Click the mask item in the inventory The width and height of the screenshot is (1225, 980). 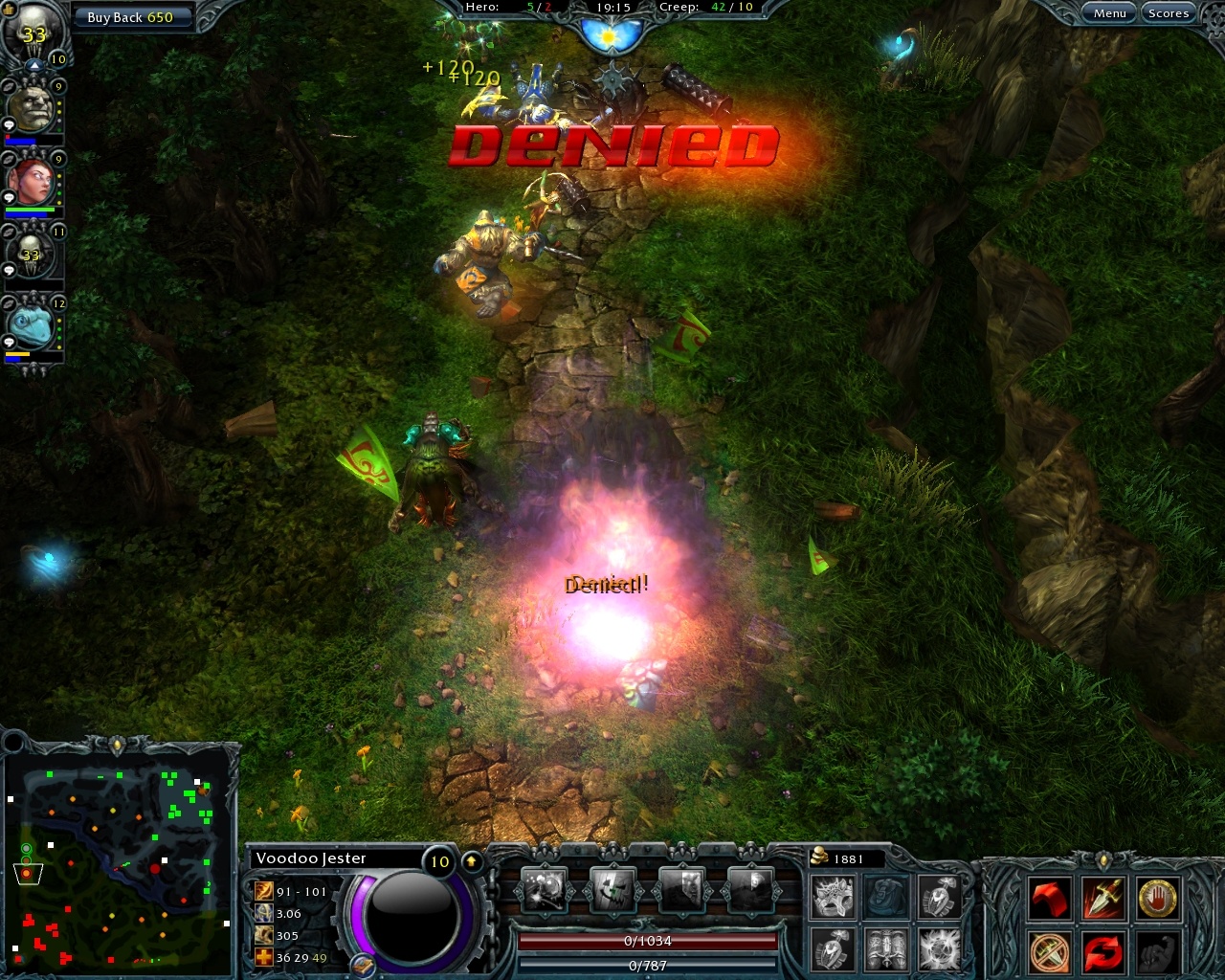pos(835,898)
